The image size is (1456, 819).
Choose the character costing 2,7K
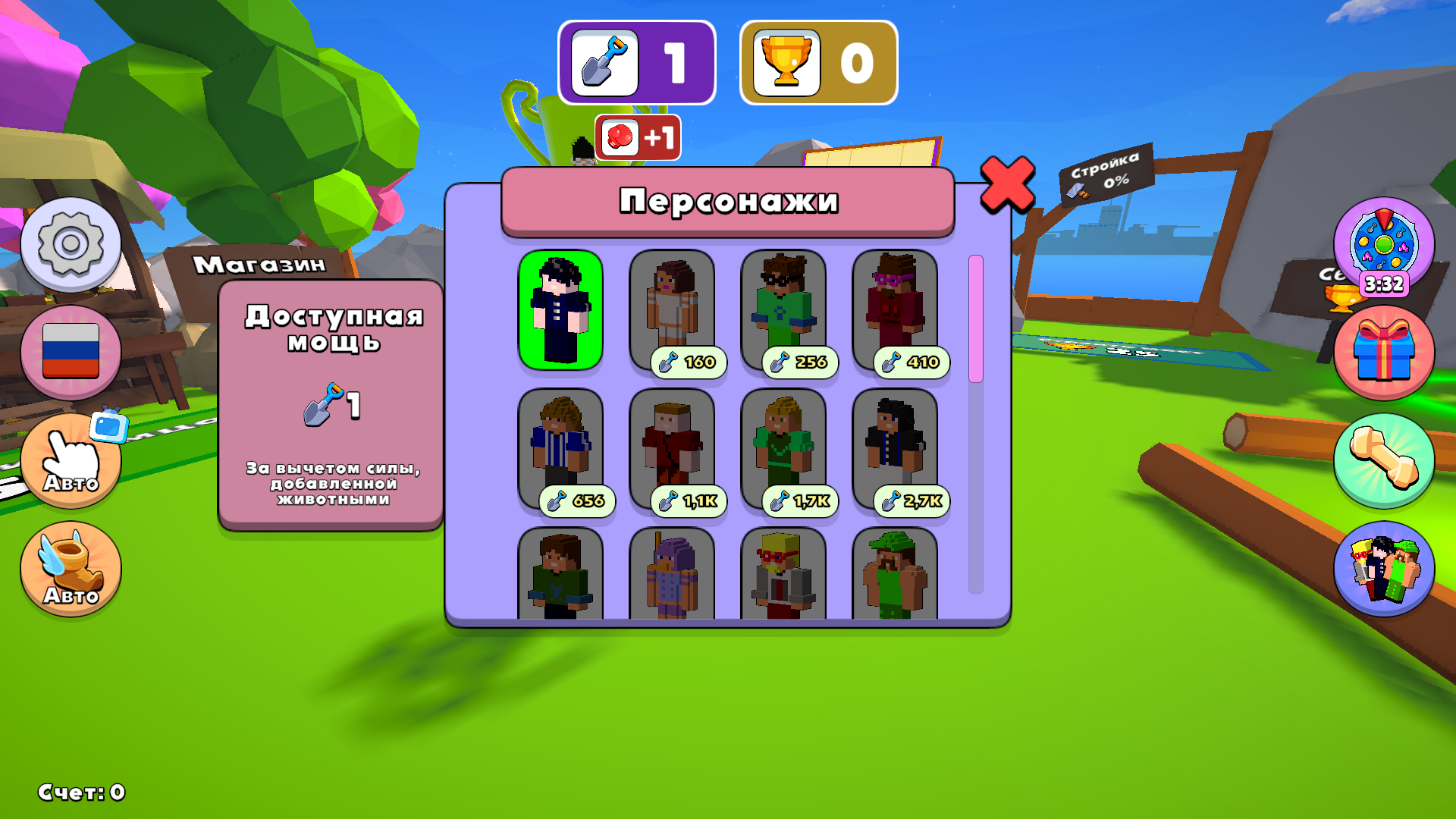pos(895,448)
